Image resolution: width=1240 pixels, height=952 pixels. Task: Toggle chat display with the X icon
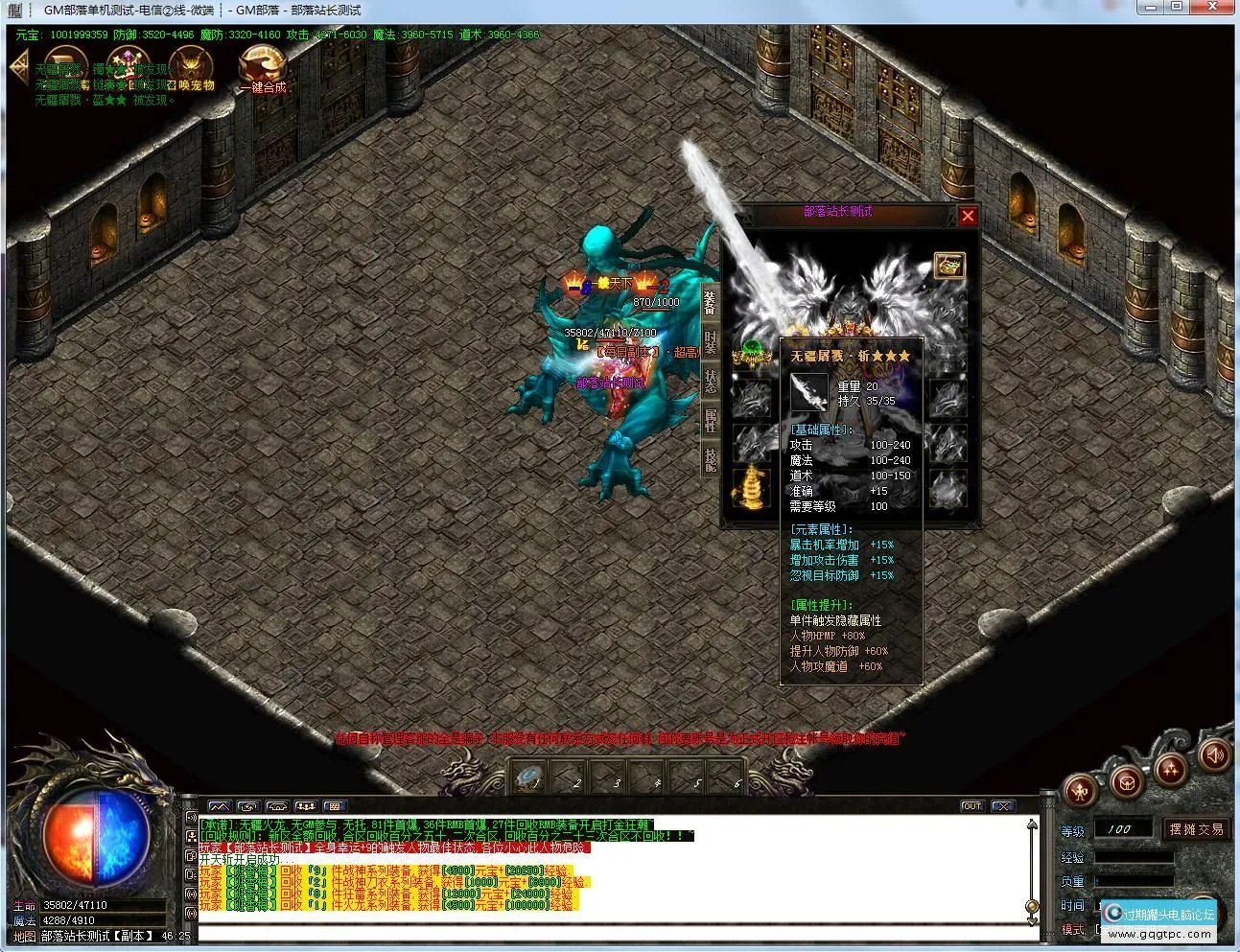(x=1003, y=805)
